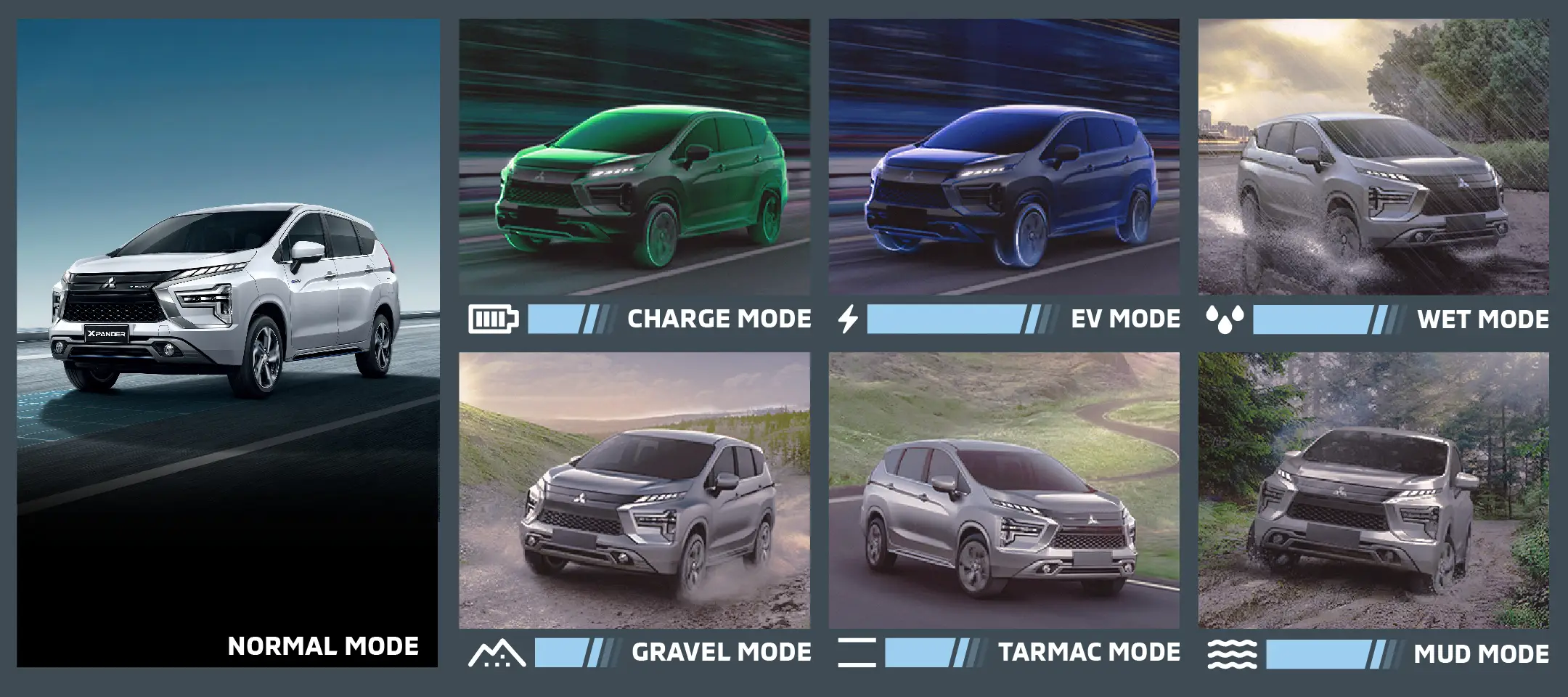Select the rainy Wet Mode image

click(1373, 157)
